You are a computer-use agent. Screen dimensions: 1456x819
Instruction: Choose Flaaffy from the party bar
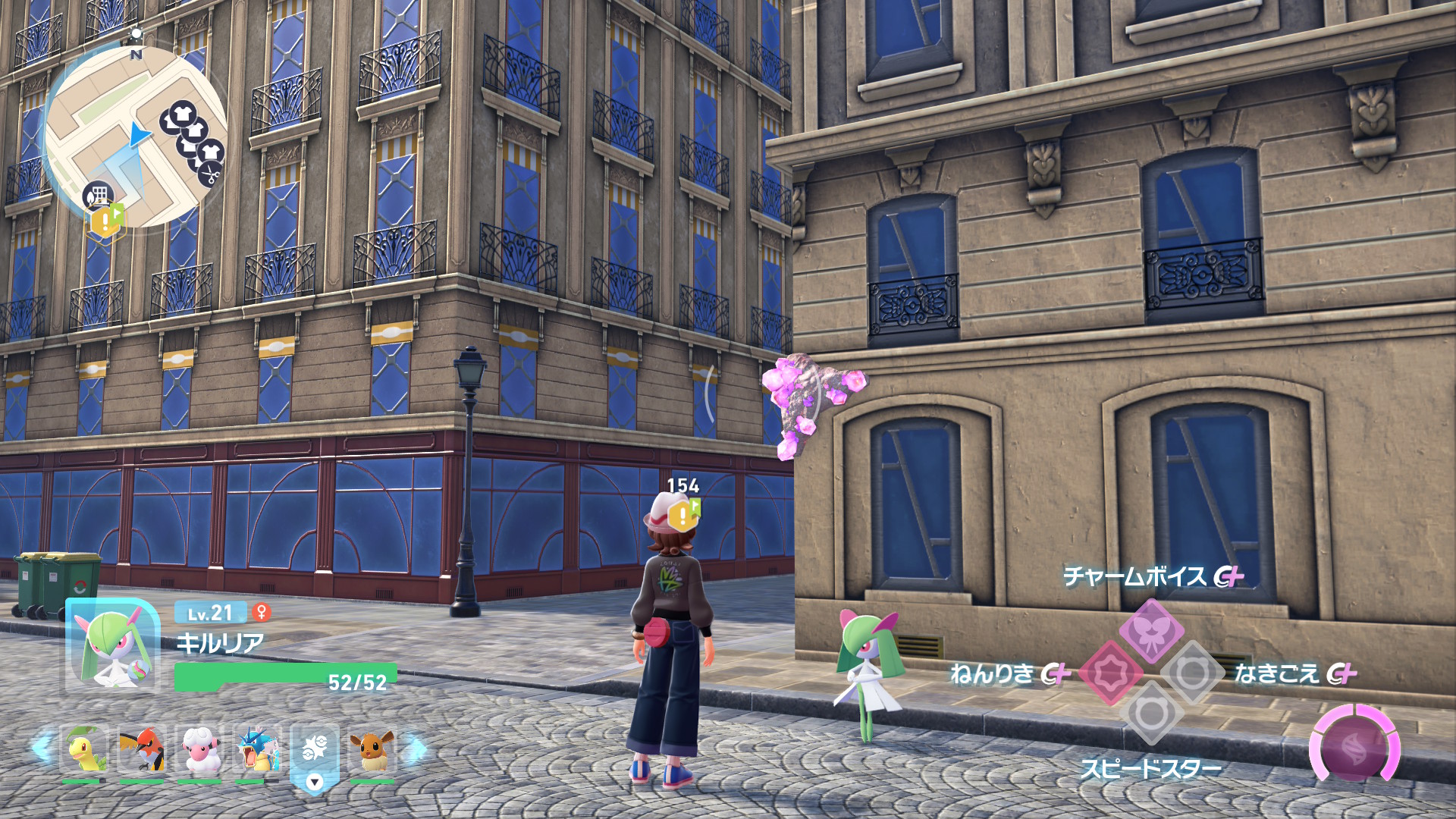coord(199,749)
